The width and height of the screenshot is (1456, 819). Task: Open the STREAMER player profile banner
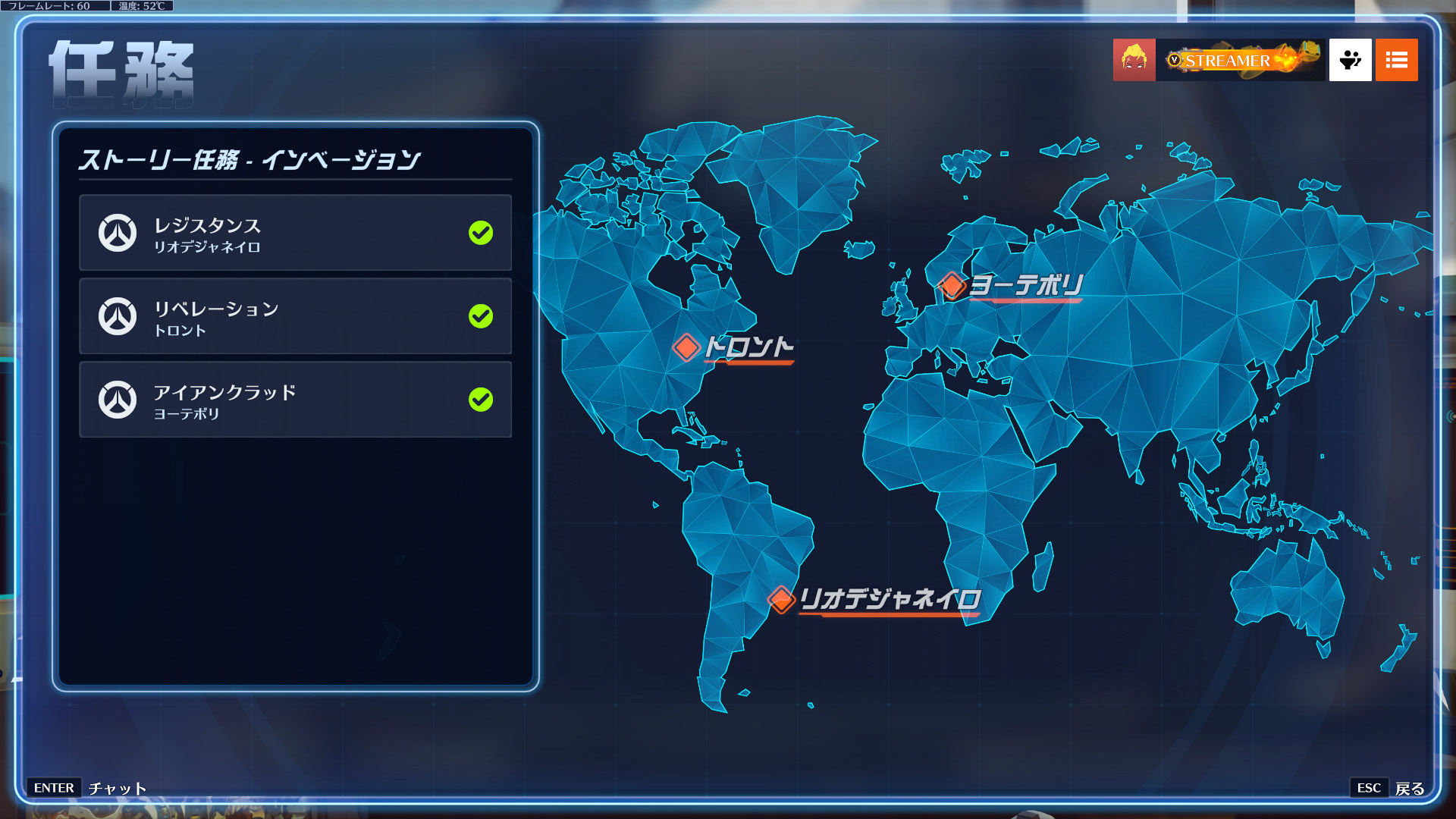(x=1241, y=60)
